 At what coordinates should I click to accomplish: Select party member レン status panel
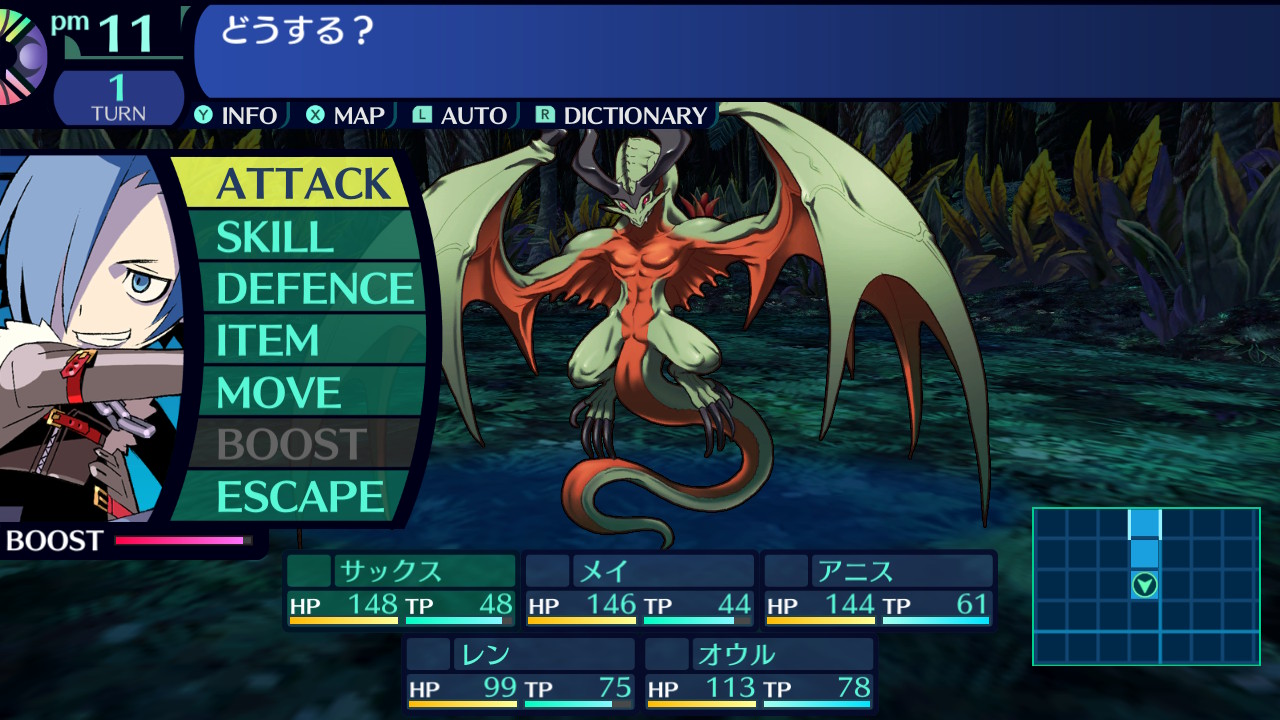click(520, 674)
